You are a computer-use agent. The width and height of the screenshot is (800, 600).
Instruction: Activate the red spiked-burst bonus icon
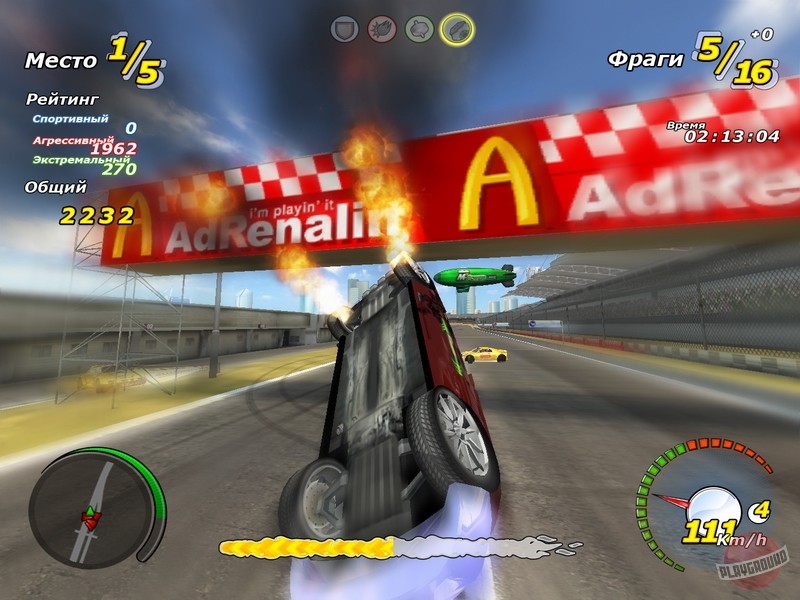(382, 28)
